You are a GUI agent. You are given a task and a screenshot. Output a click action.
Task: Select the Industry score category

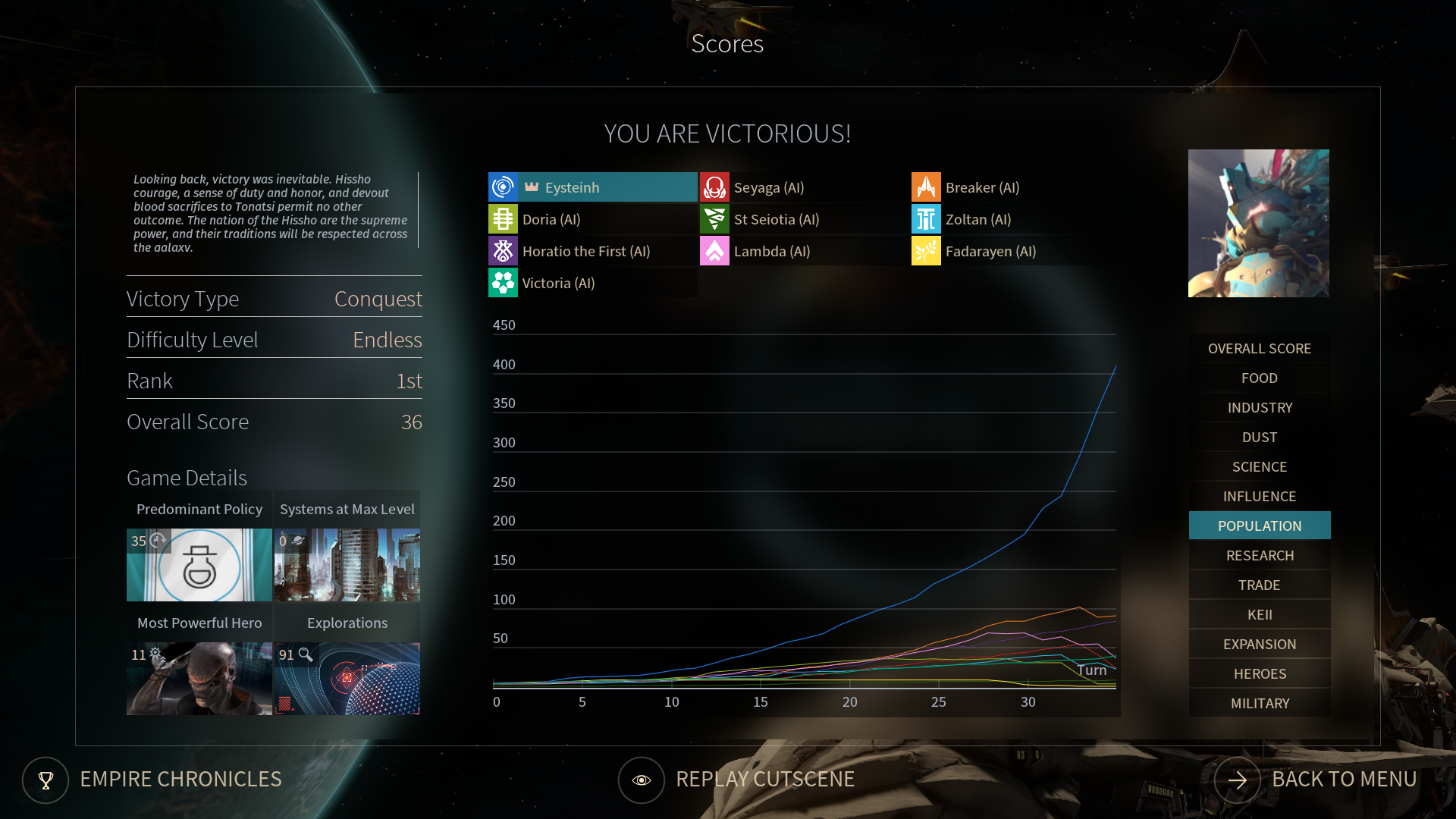[1259, 408]
